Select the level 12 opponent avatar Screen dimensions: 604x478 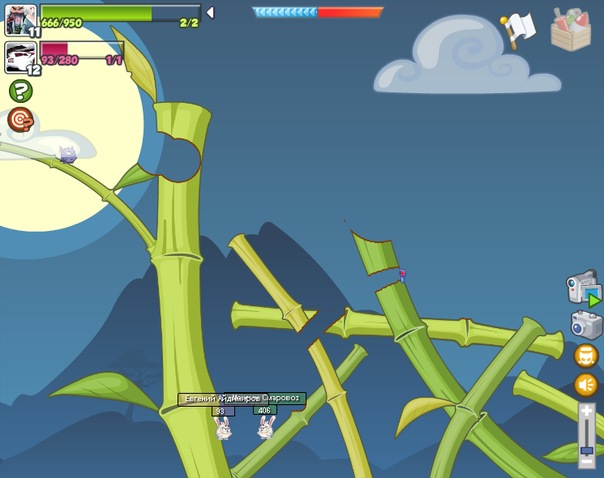pos(20,56)
